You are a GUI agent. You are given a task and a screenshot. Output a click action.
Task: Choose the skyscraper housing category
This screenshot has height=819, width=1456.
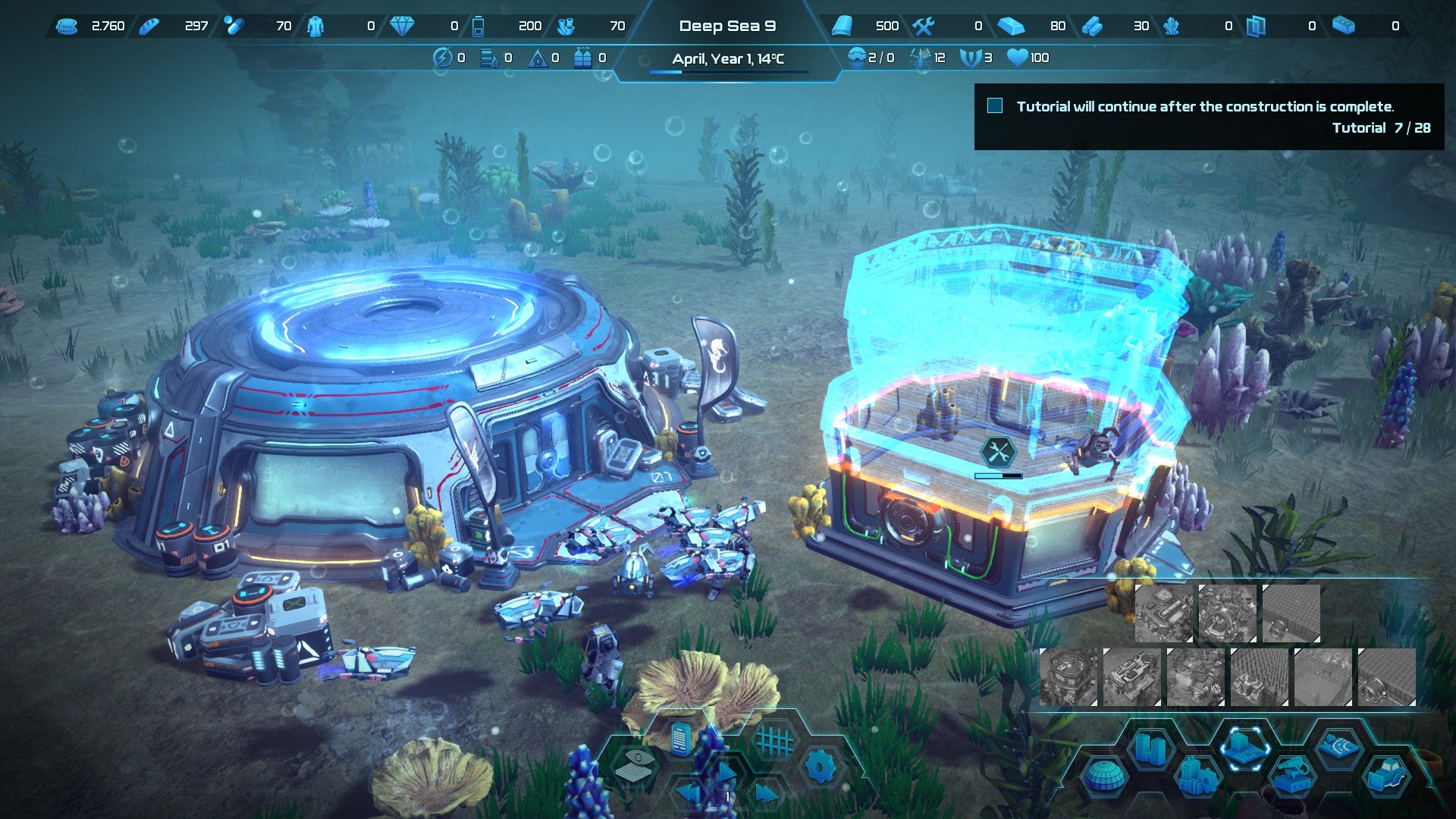[1150, 749]
